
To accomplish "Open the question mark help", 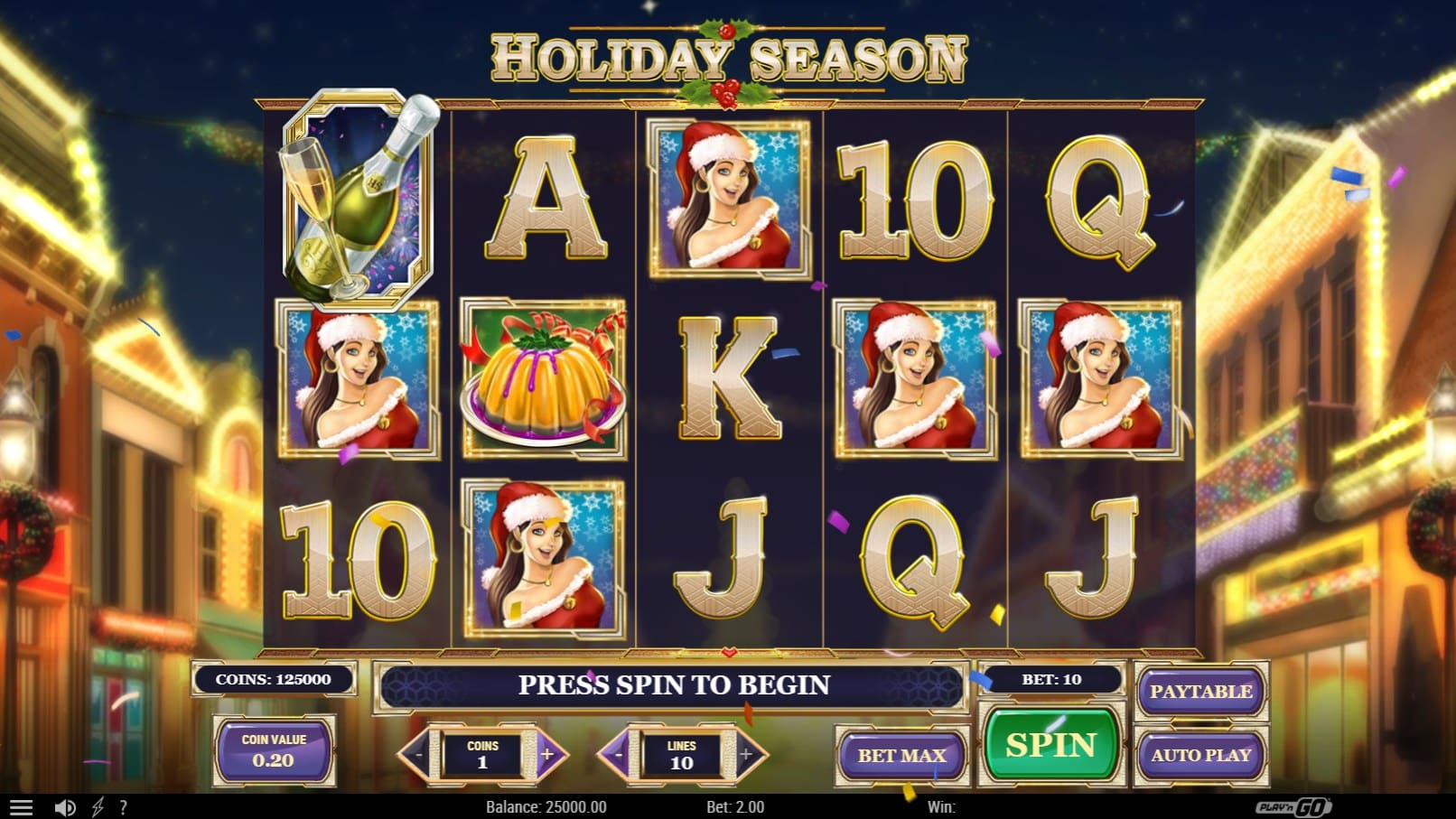I will (x=123, y=807).
